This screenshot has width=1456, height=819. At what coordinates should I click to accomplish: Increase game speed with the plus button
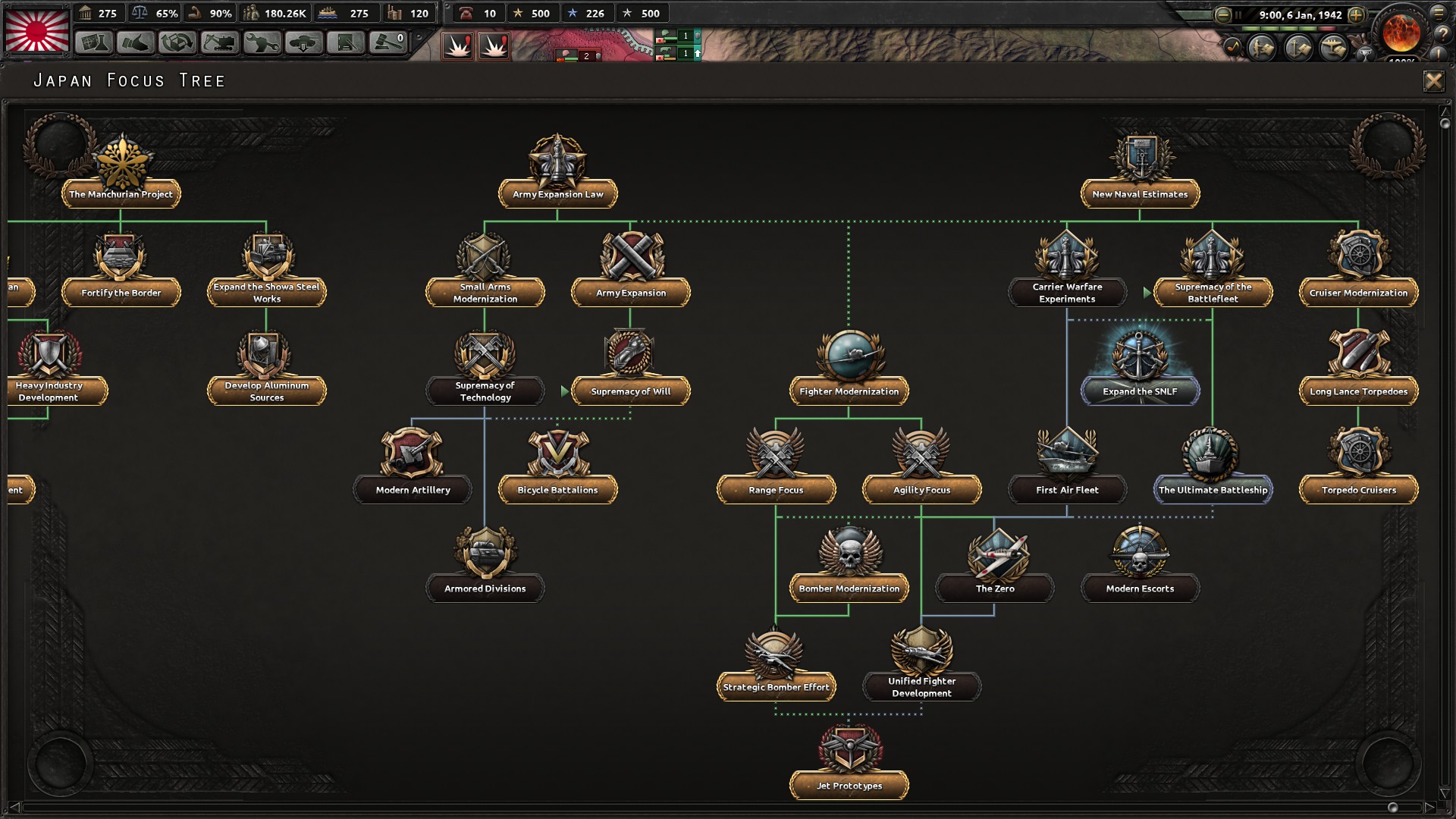1356,14
